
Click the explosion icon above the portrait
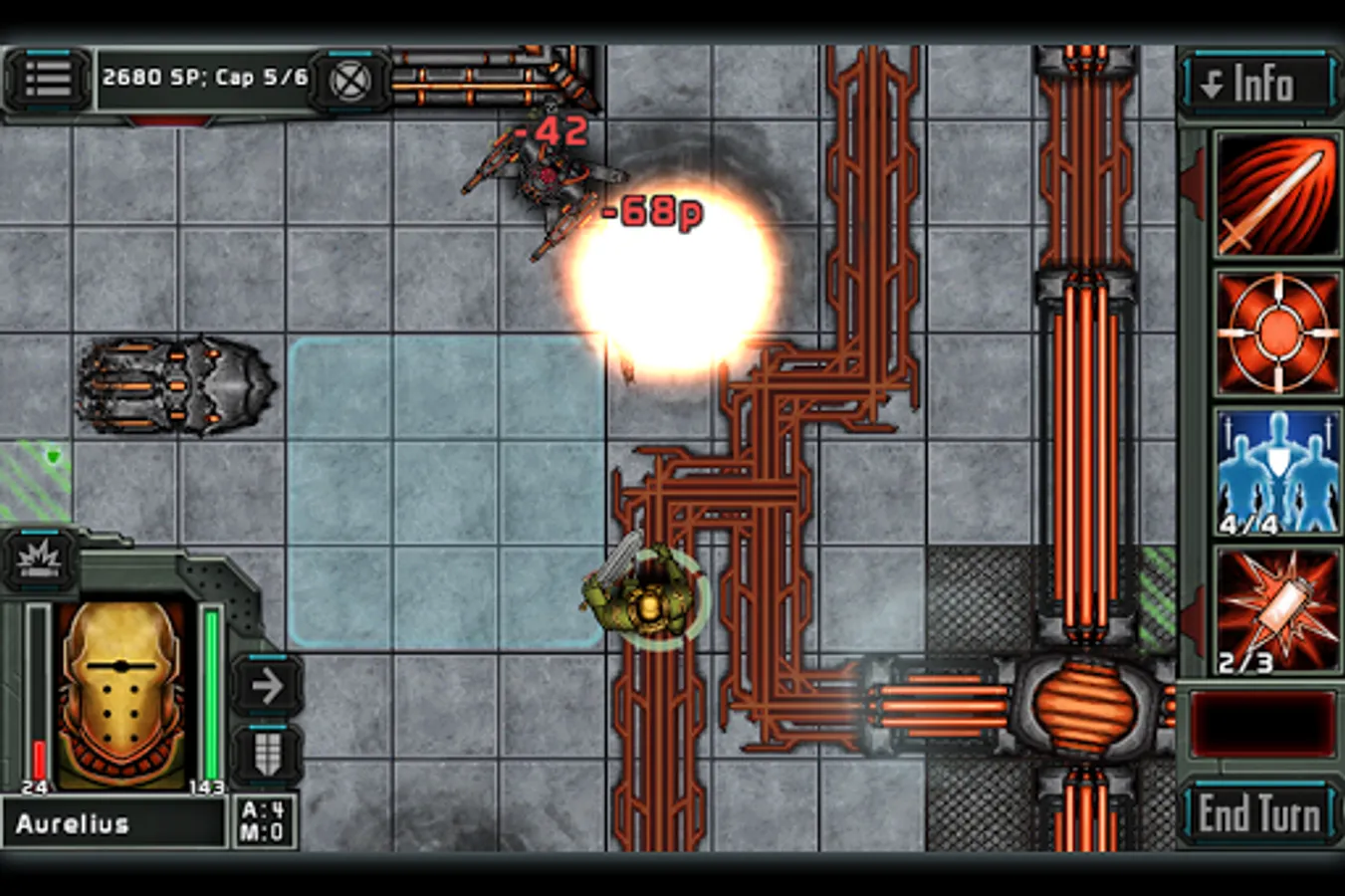tap(40, 560)
